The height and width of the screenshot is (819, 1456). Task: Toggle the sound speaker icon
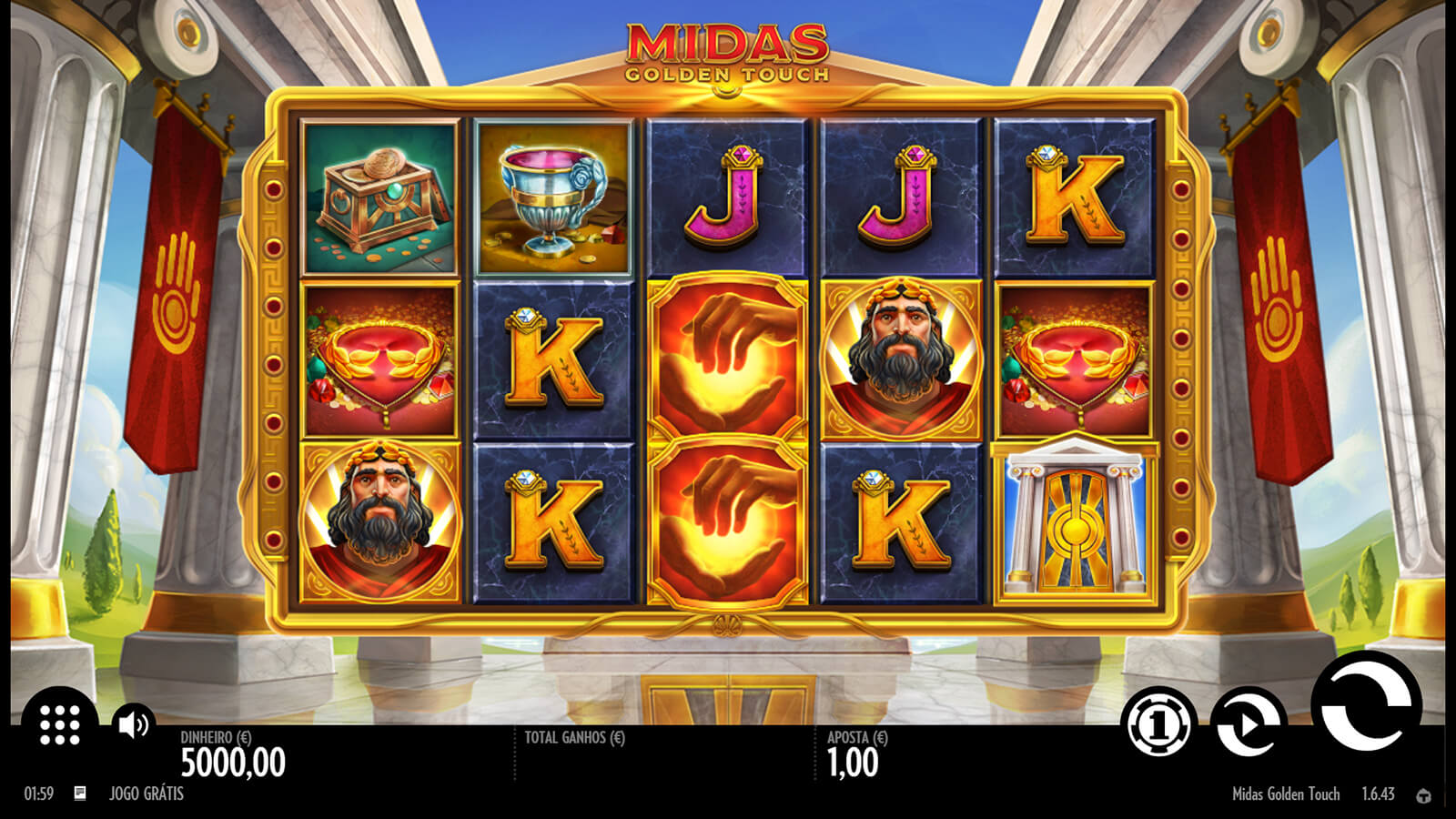pyautogui.click(x=133, y=724)
